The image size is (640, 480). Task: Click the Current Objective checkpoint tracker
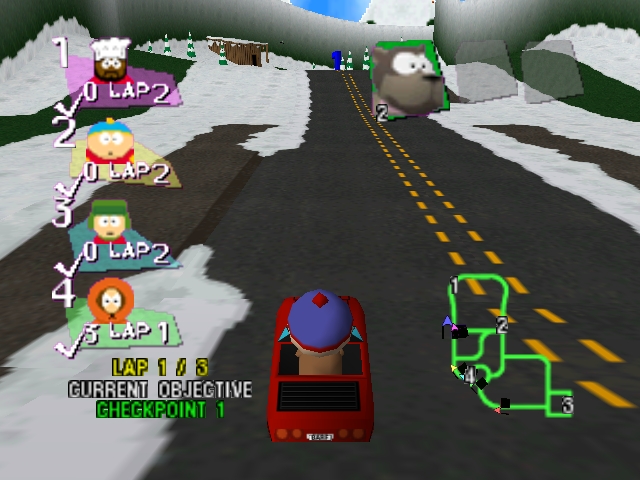click(x=160, y=399)
